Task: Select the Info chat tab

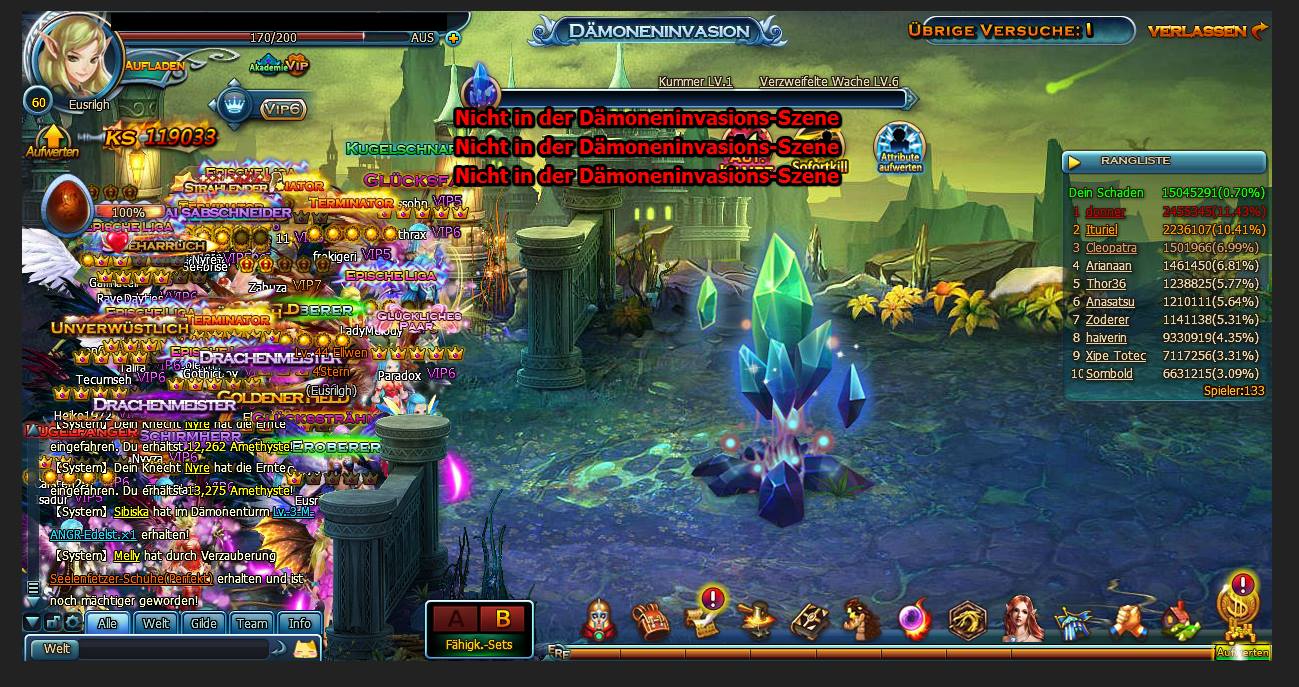Action: point(300,623)
